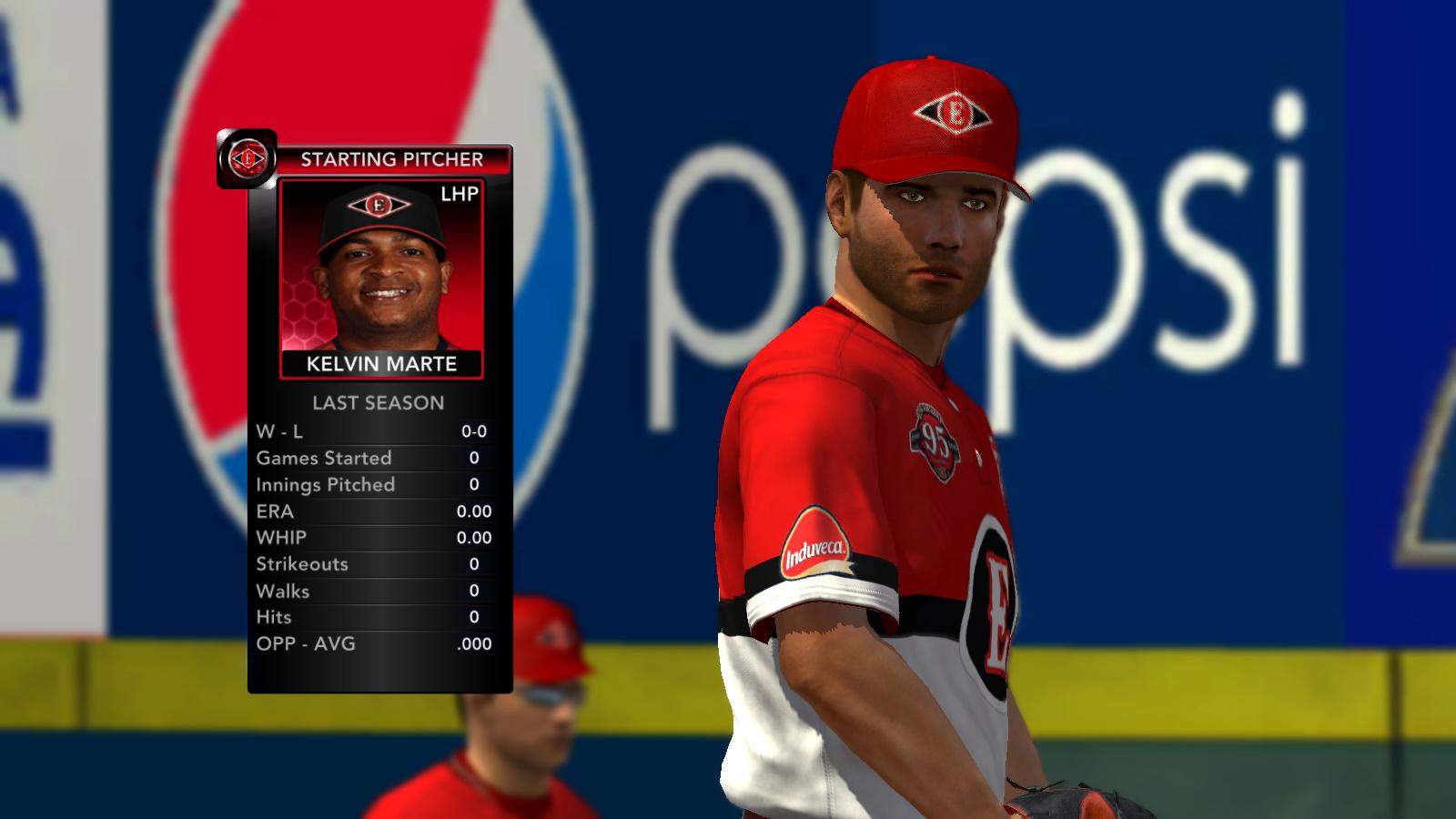The image size is (1456, 819).
Task: Click Kelvin Marte's pitcher portrait
Action: coord(381,268)
